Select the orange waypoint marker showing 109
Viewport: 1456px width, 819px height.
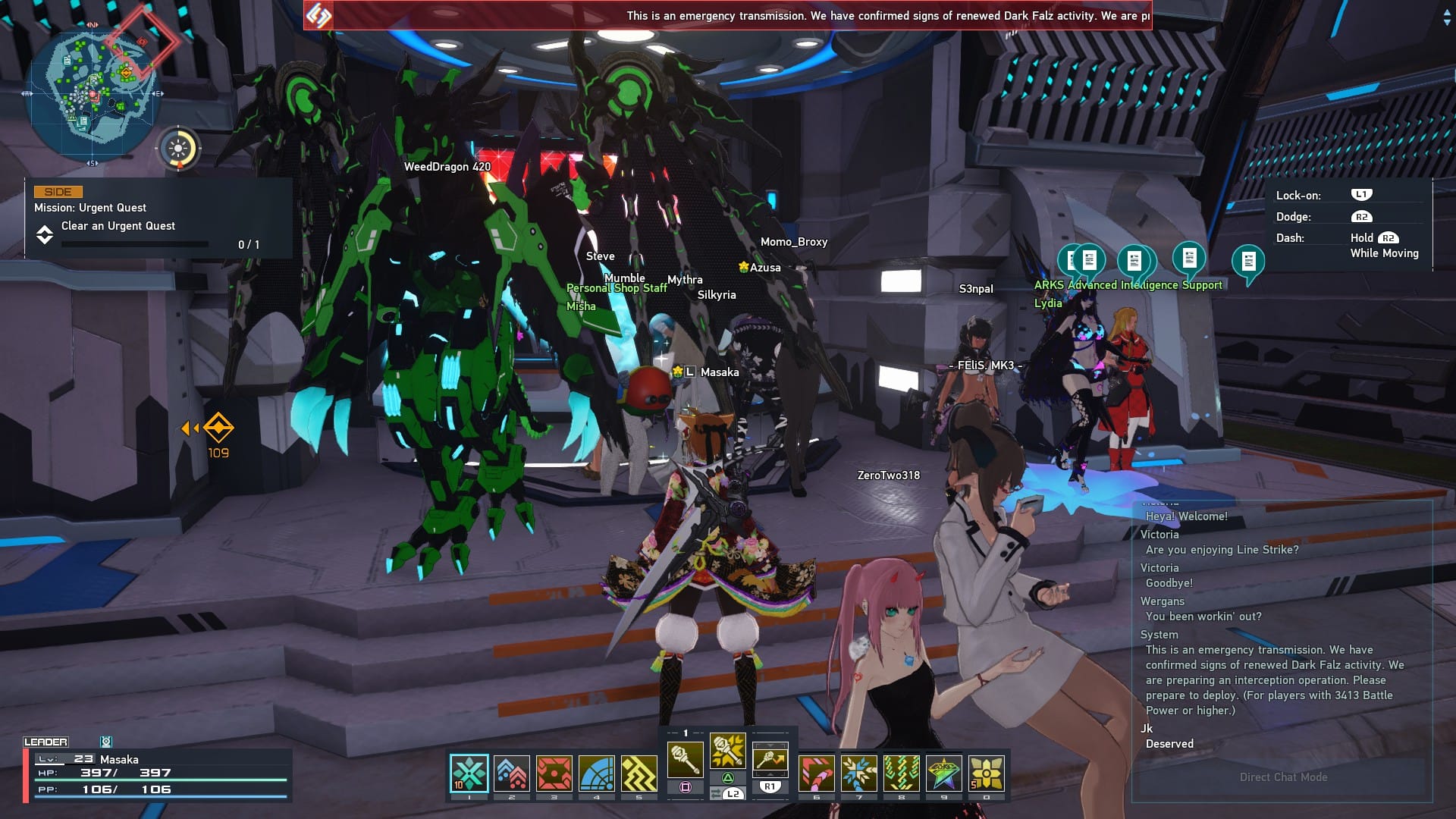coord(218,429)
